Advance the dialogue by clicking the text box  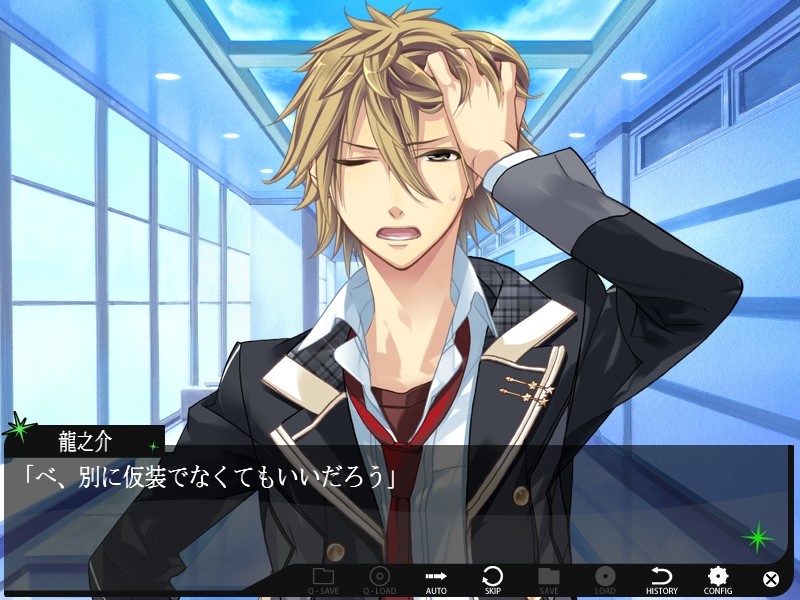click(400, 510)
